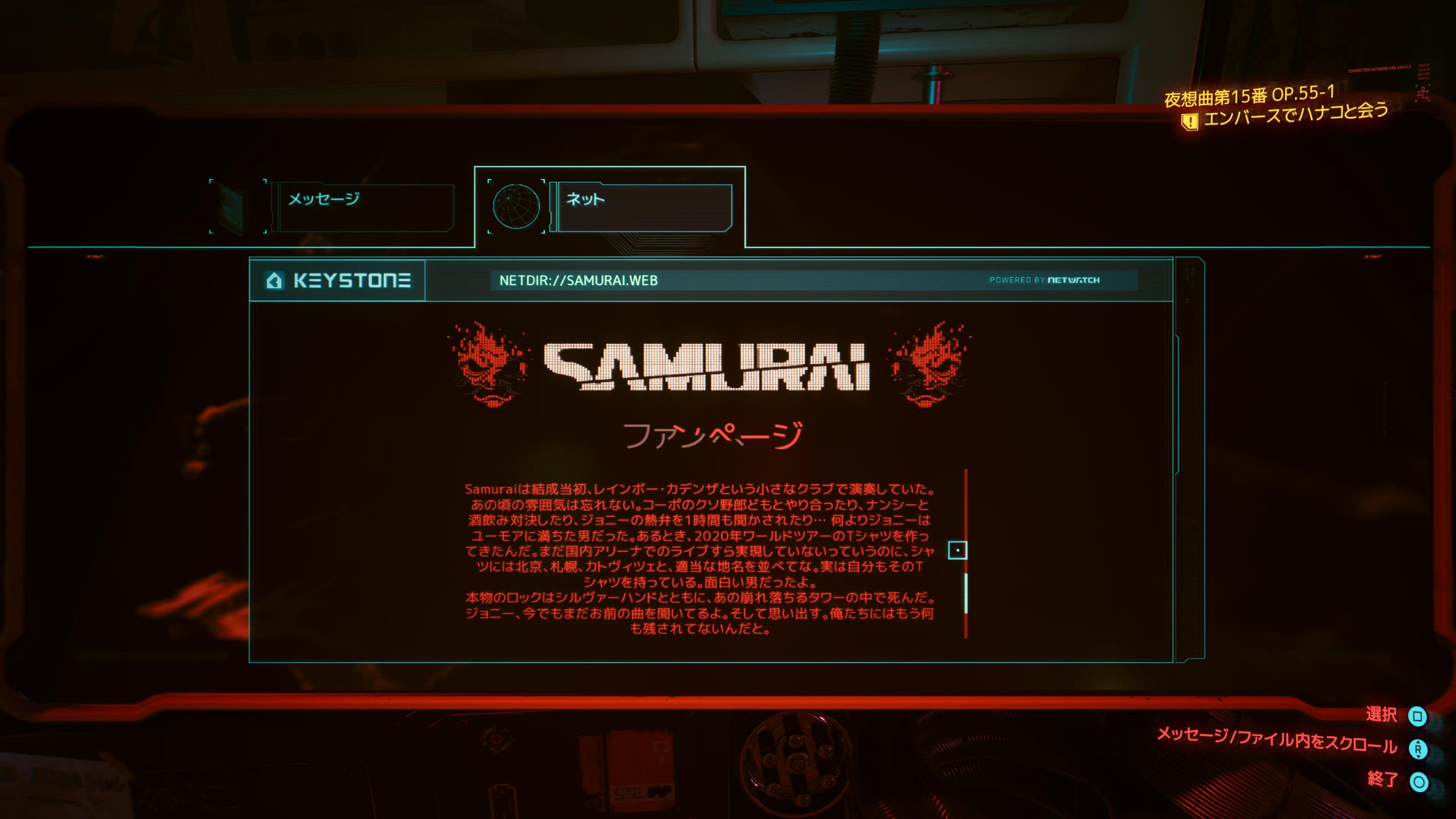Click the NETDIR://SAMURAI.WEB address bar
Screen dimensions: 1456x819
735,280
